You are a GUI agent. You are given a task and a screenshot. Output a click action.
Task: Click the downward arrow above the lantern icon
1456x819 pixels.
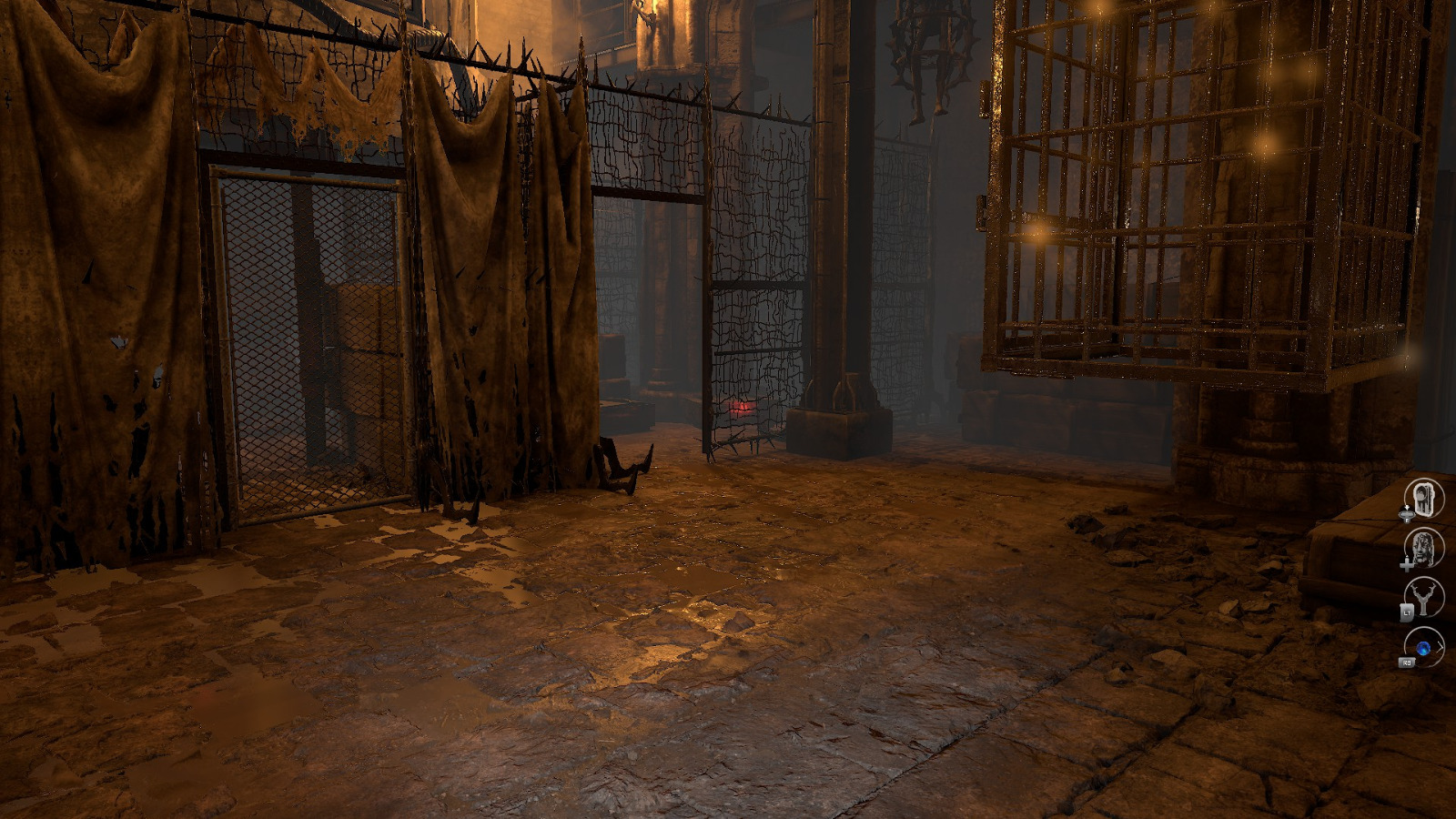pyautogui.click(x=1408, y=507)
